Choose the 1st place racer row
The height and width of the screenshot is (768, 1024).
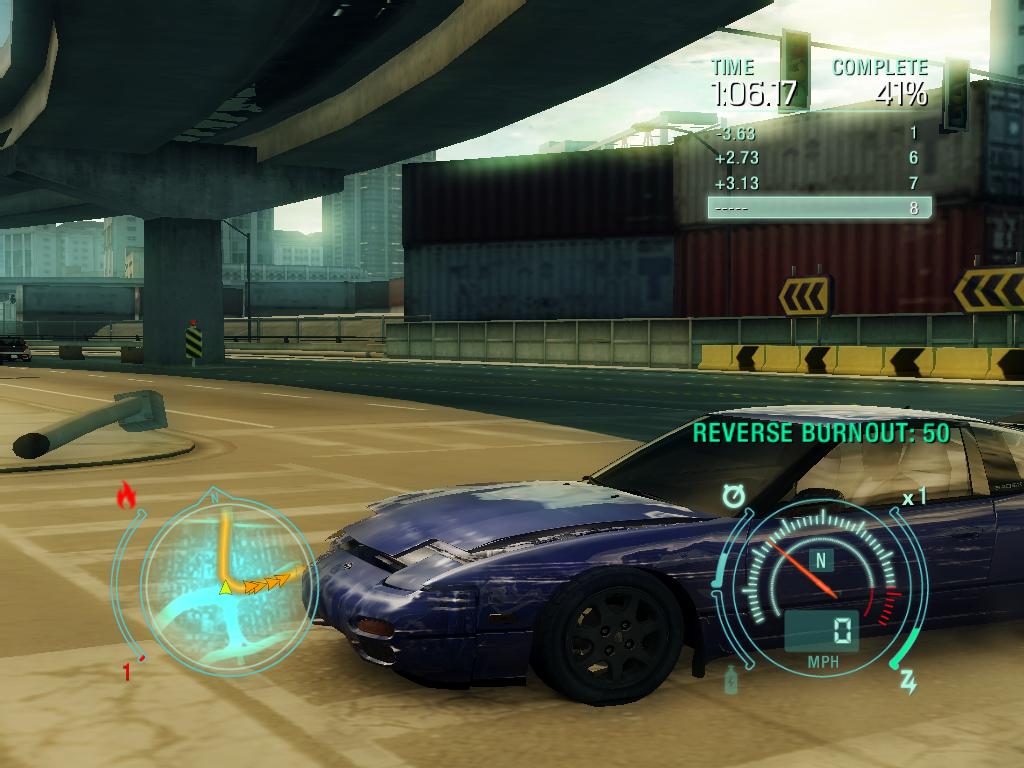[819, 133]
